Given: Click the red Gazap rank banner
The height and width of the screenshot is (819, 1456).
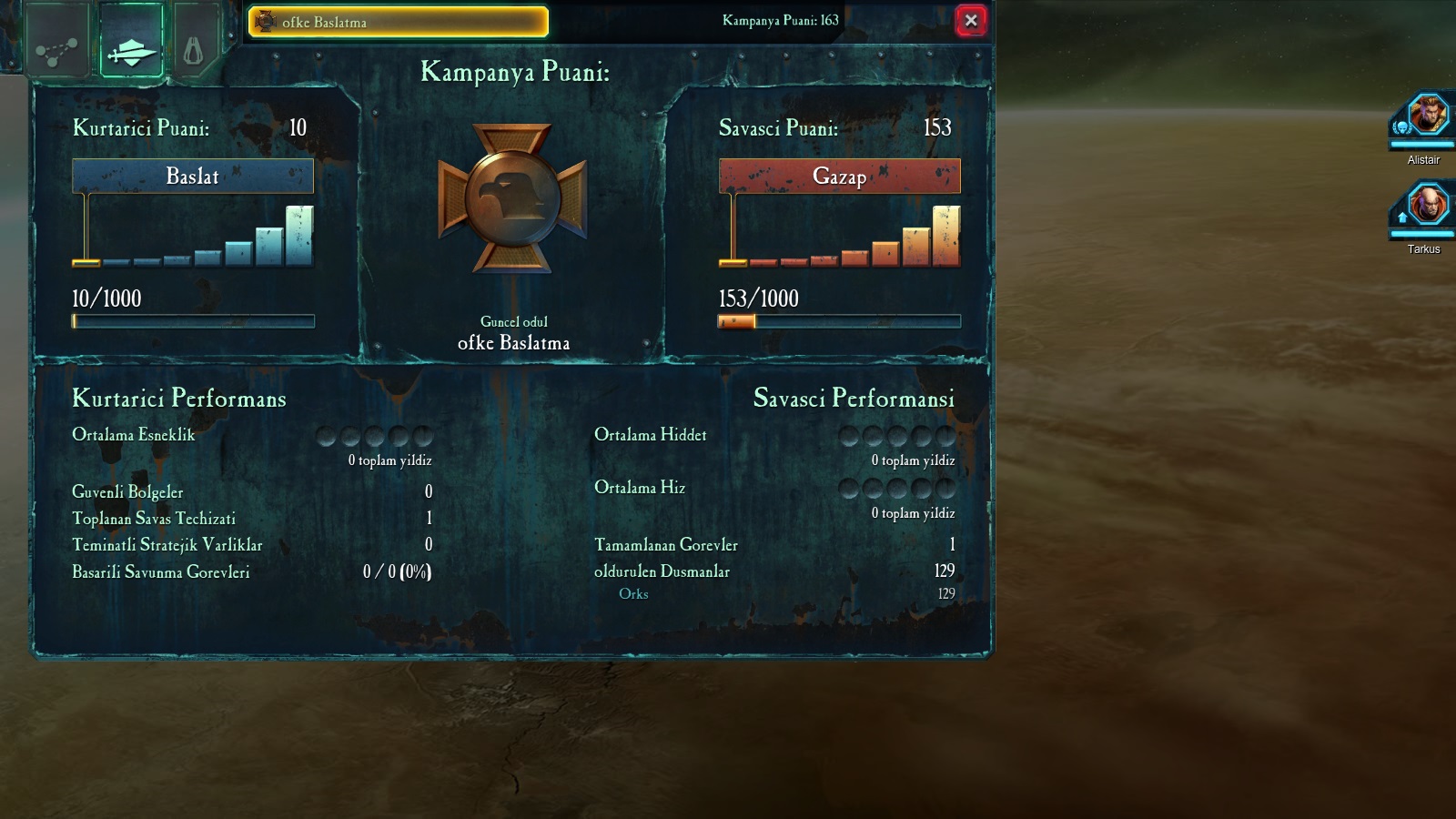Looking at the screenshot, I should pyautogui.click(x=839, y=176).
